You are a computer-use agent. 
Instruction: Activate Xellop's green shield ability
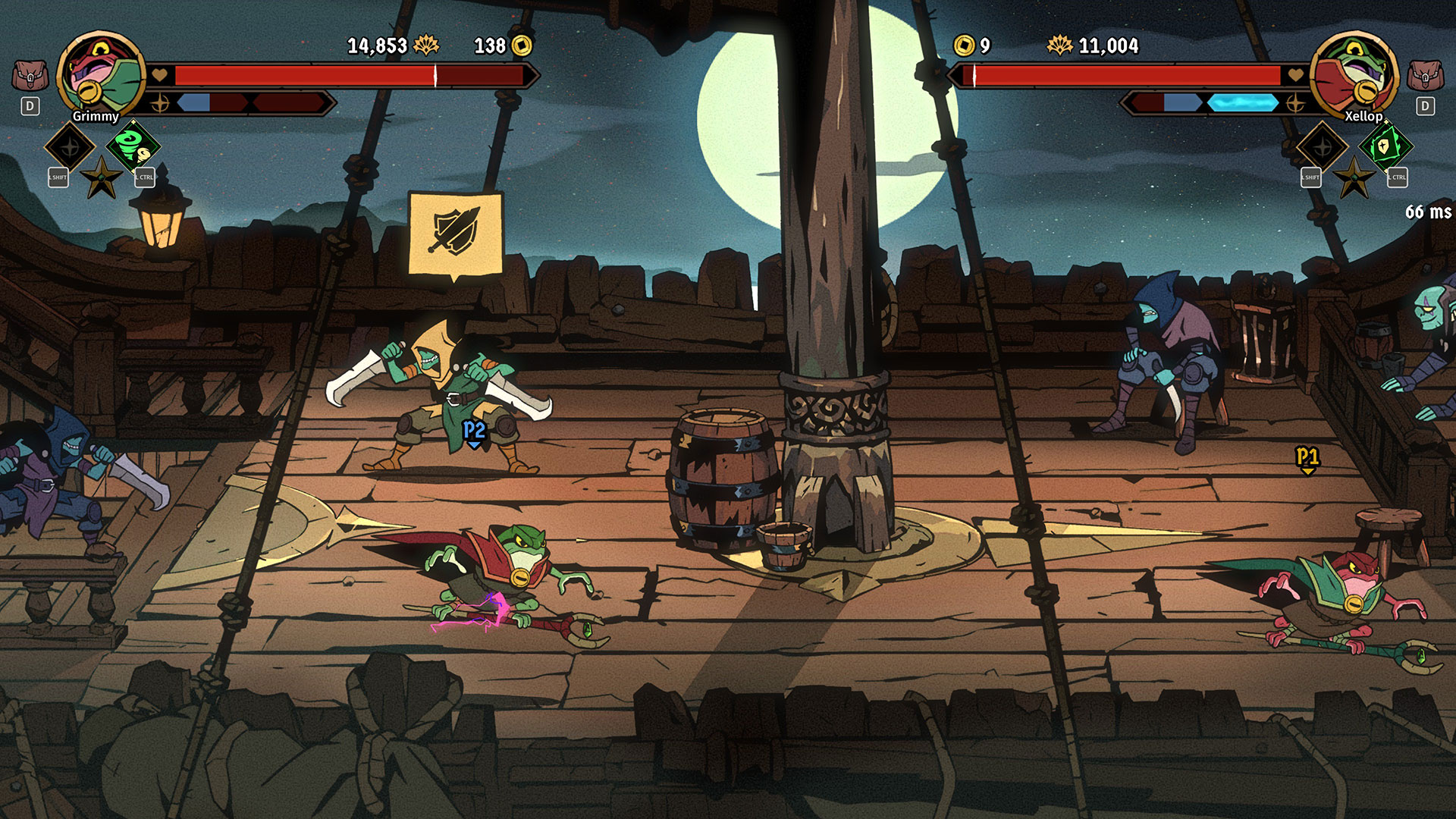pos(1385,146)
